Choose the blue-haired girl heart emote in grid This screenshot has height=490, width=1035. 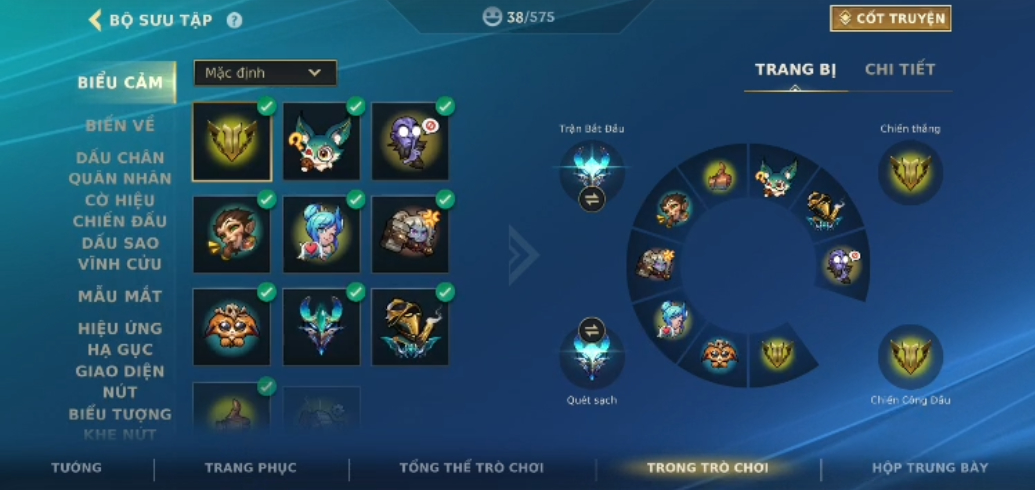321,234
